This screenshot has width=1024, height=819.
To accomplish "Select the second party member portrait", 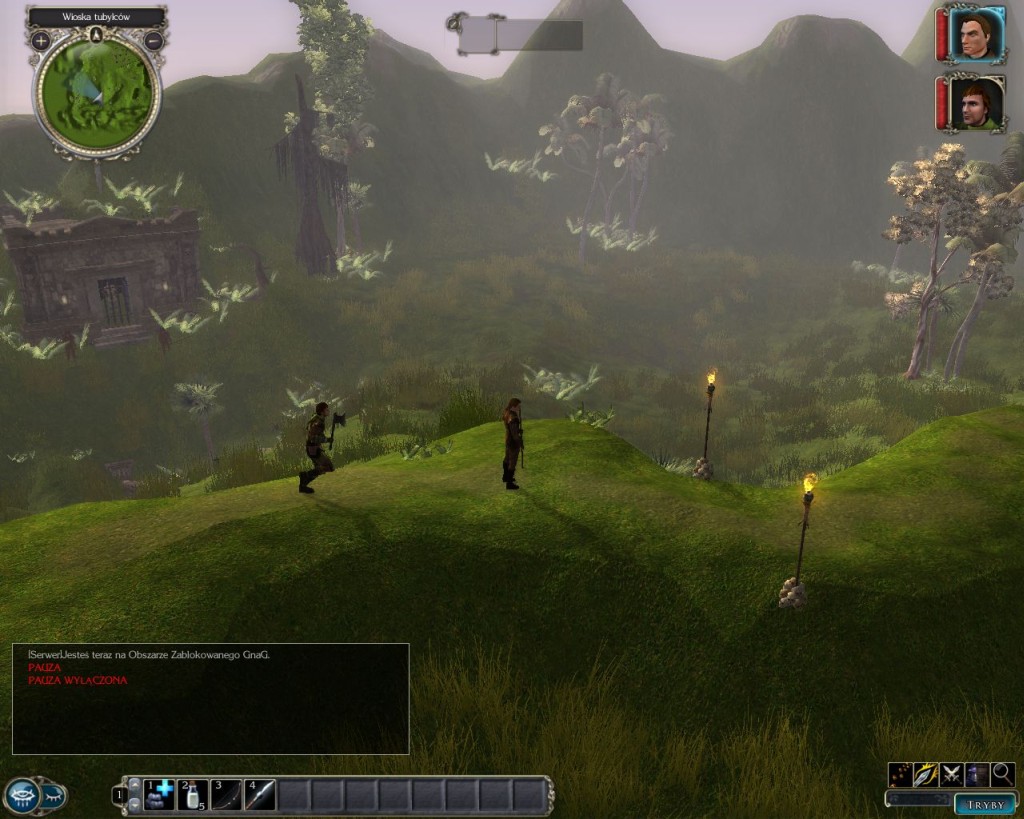I will (x=975, y=103).
